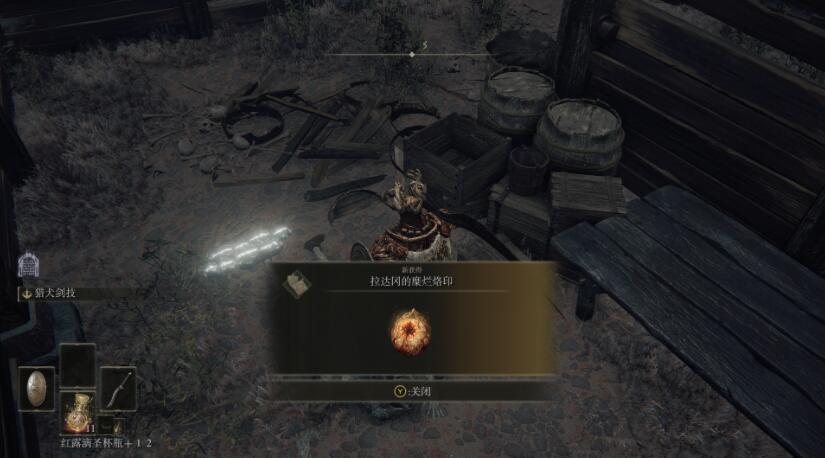The height and width of the screenshot is (458, 825).
Task: Select the Flask of Crimson Tears slot
Action: [x=77, y=411]
